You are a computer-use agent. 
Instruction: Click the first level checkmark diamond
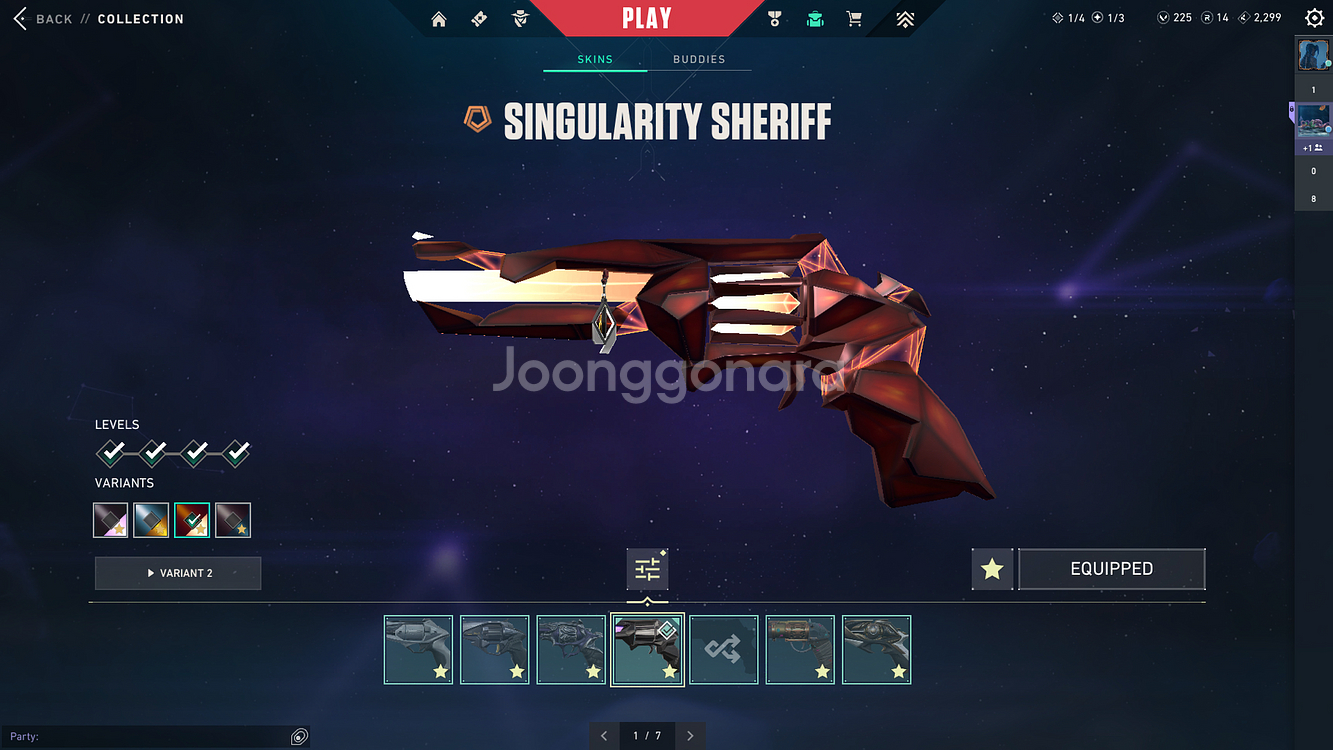point(111,454)
